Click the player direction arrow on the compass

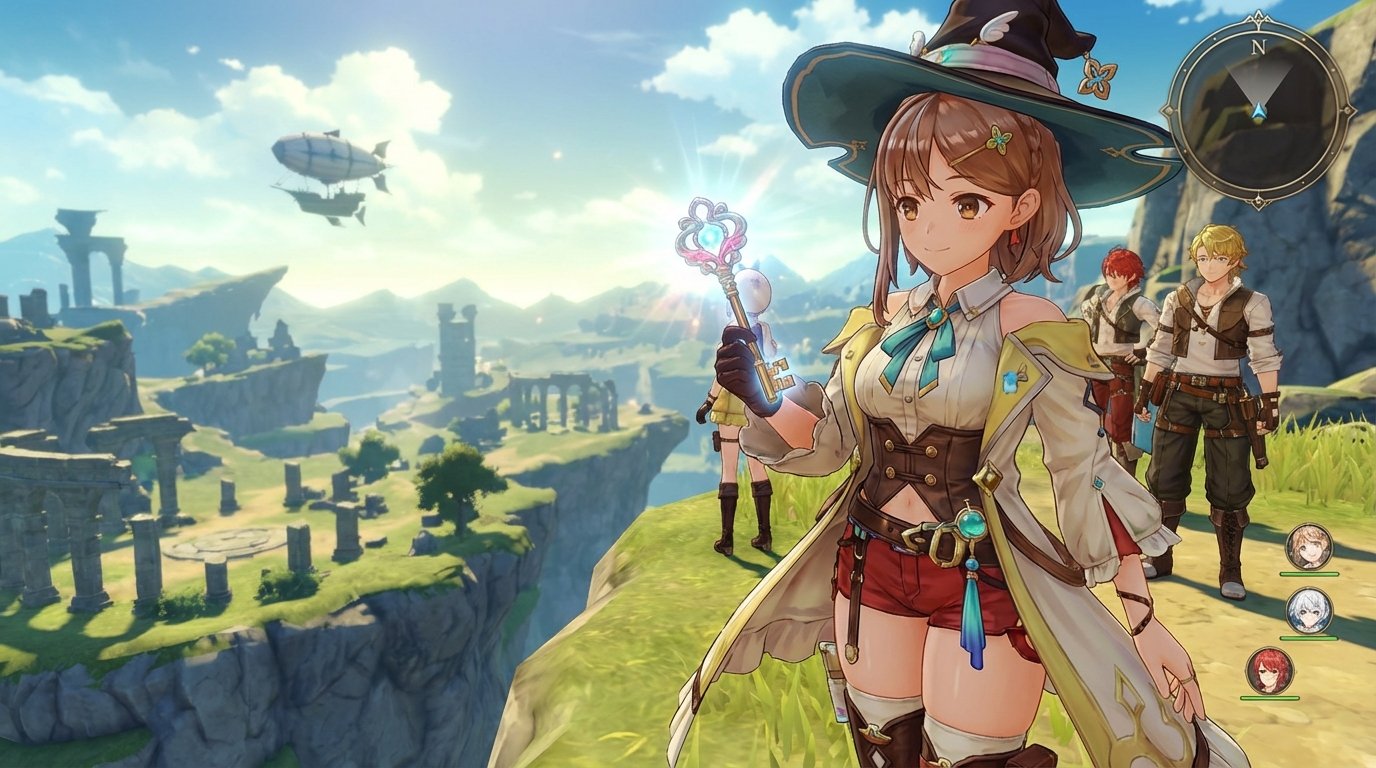[x=1258, y=110]
